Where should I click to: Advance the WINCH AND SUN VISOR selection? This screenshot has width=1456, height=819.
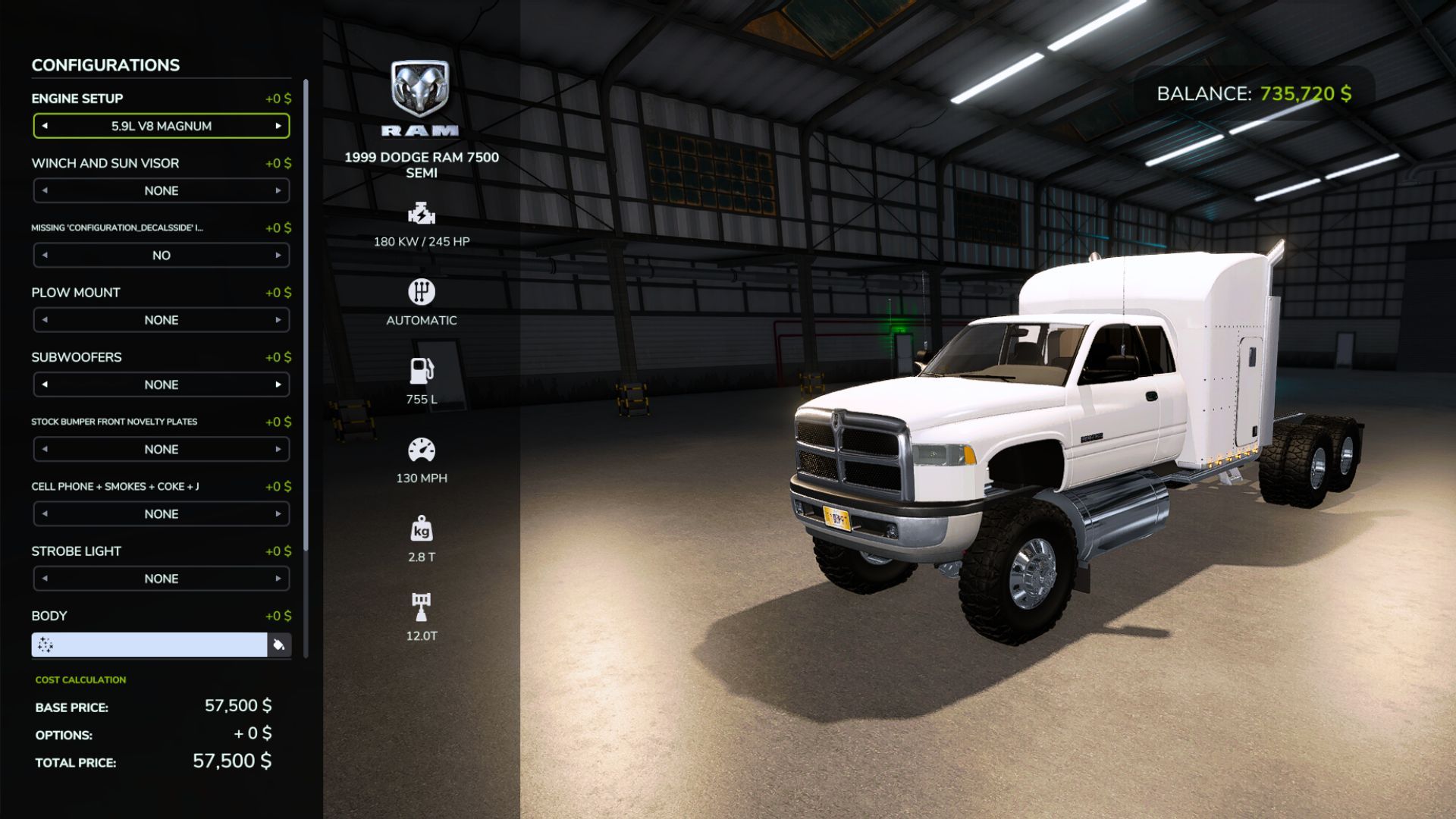click(x=278, y=190)
